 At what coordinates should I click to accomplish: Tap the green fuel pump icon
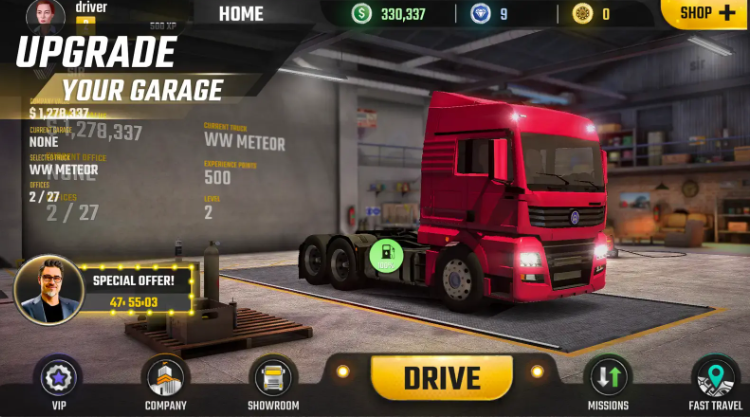(385, 255)
